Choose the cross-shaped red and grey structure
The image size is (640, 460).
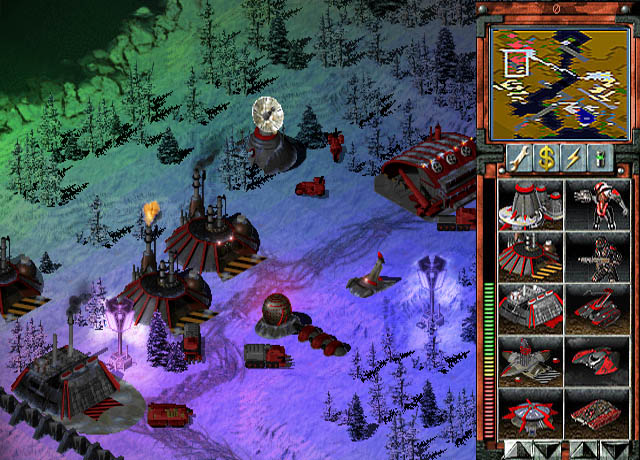point(530,360)
